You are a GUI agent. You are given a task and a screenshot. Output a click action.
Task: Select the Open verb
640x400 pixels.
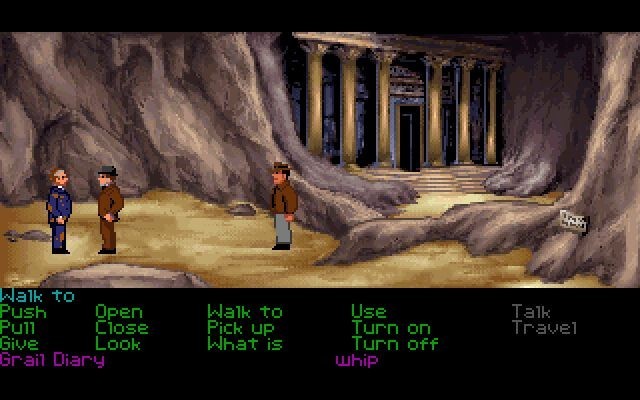pos(119,312)
